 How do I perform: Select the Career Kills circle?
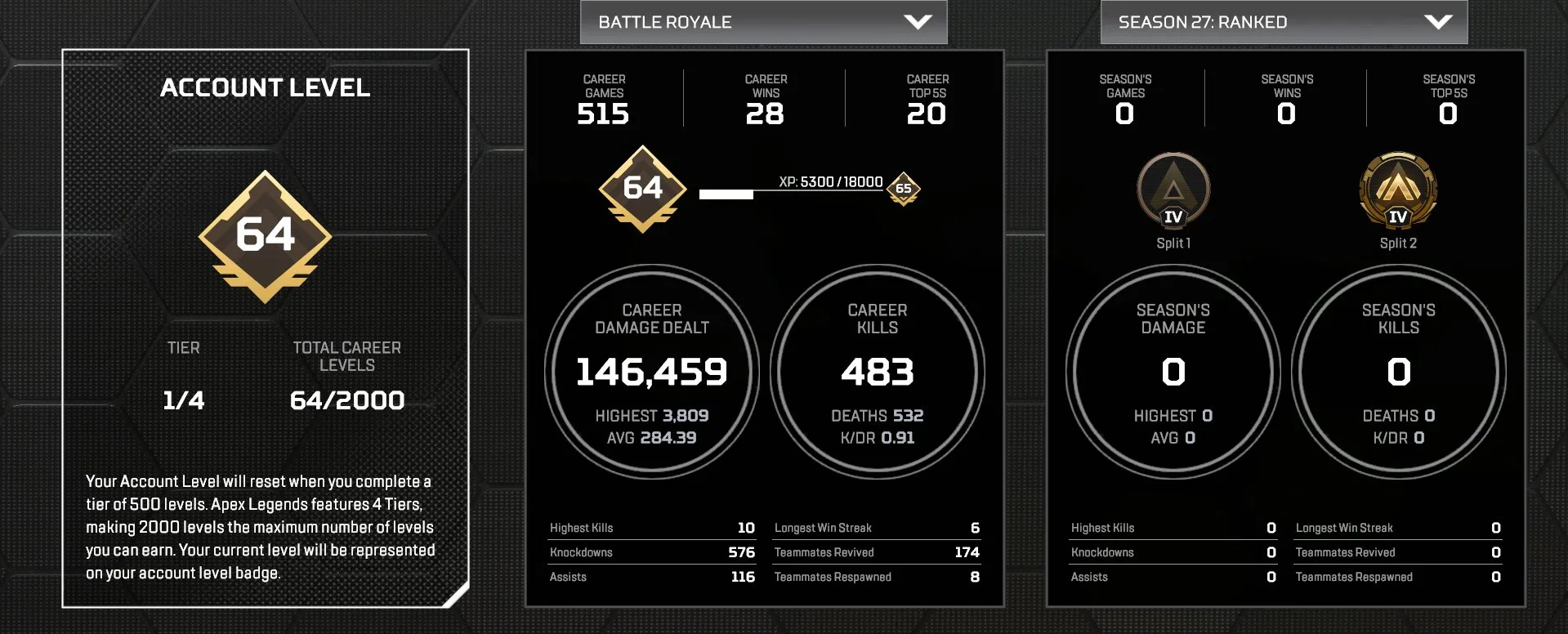[877, 372]
